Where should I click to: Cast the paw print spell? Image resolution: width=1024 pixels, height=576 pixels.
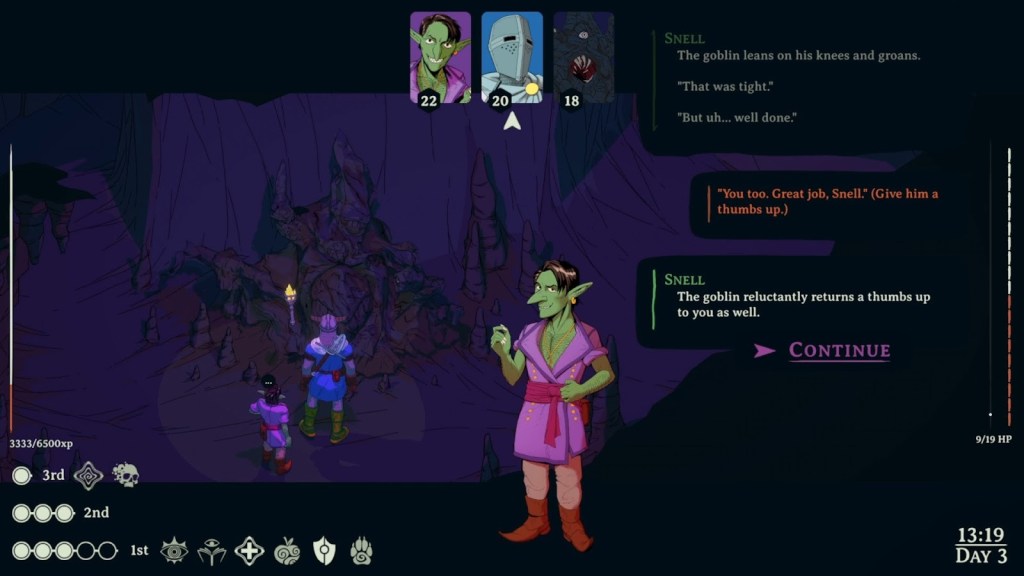coord(361,550)
